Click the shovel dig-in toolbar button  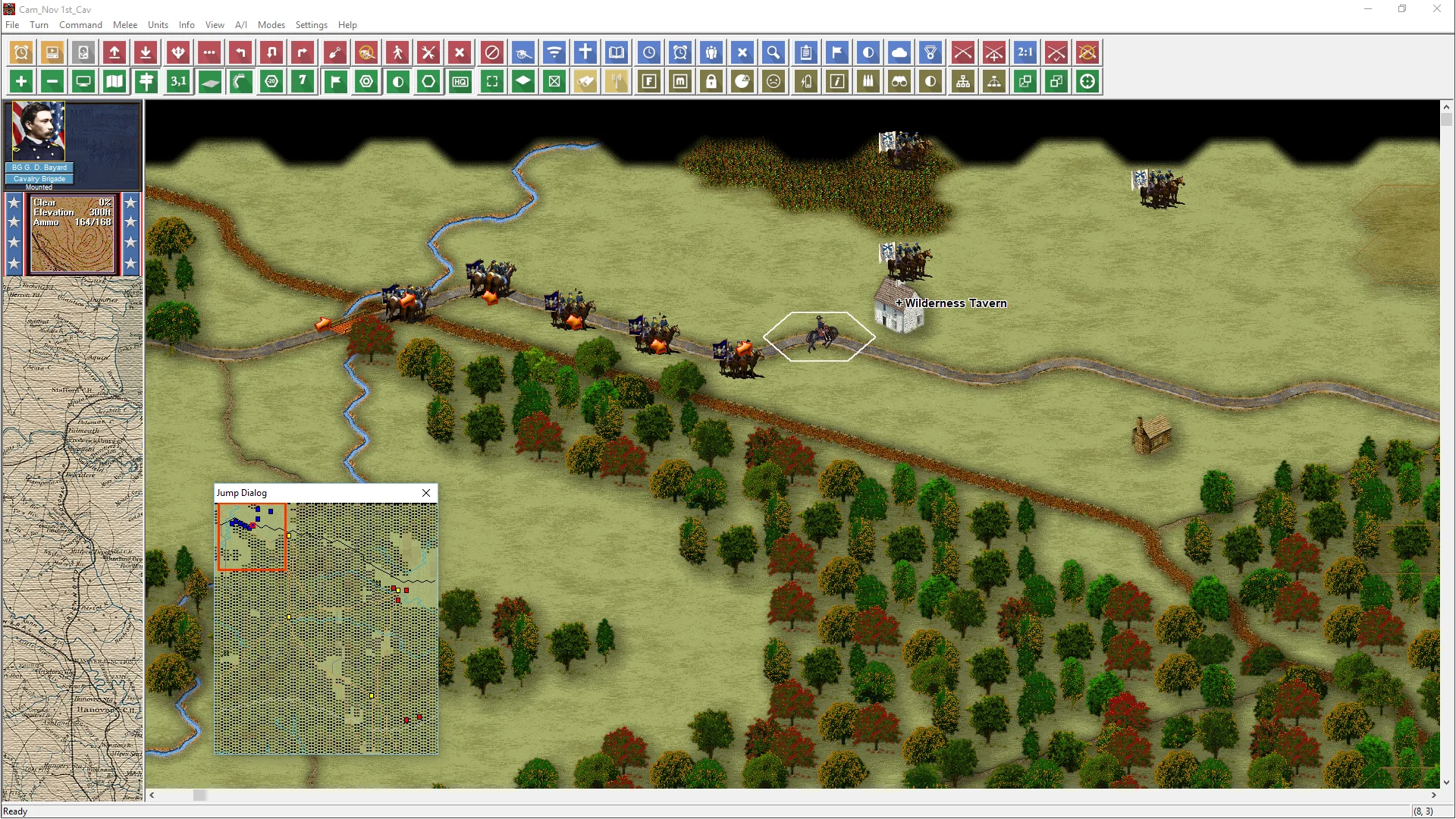pyautogui.click(x=334, y=52)
